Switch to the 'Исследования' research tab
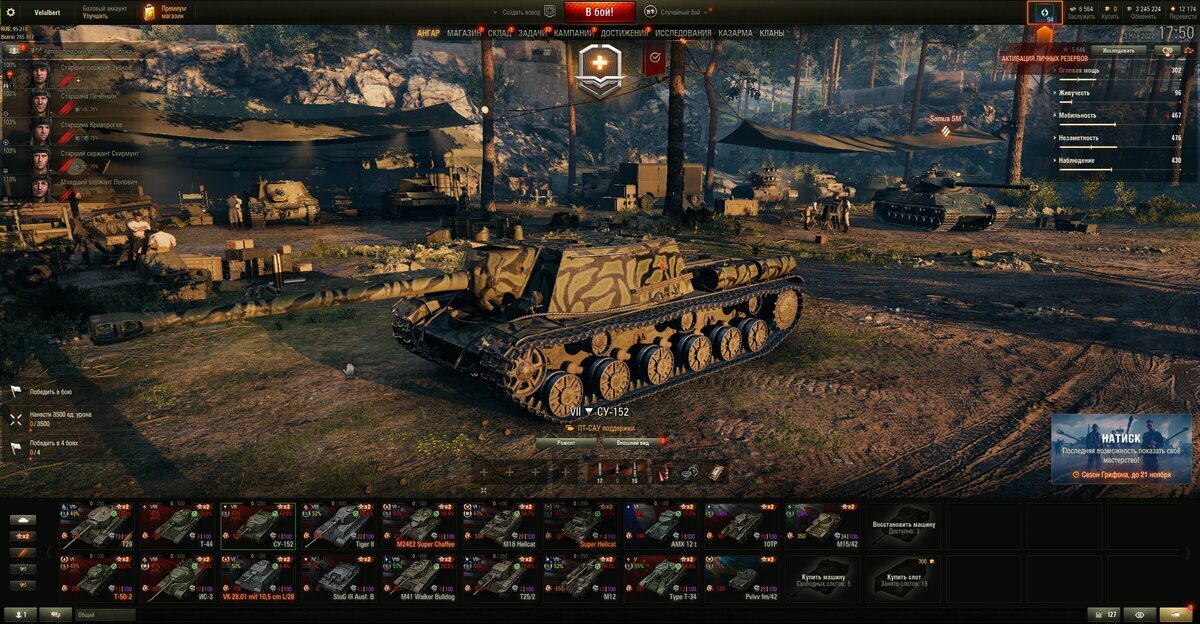 click(x=683, y=33)
